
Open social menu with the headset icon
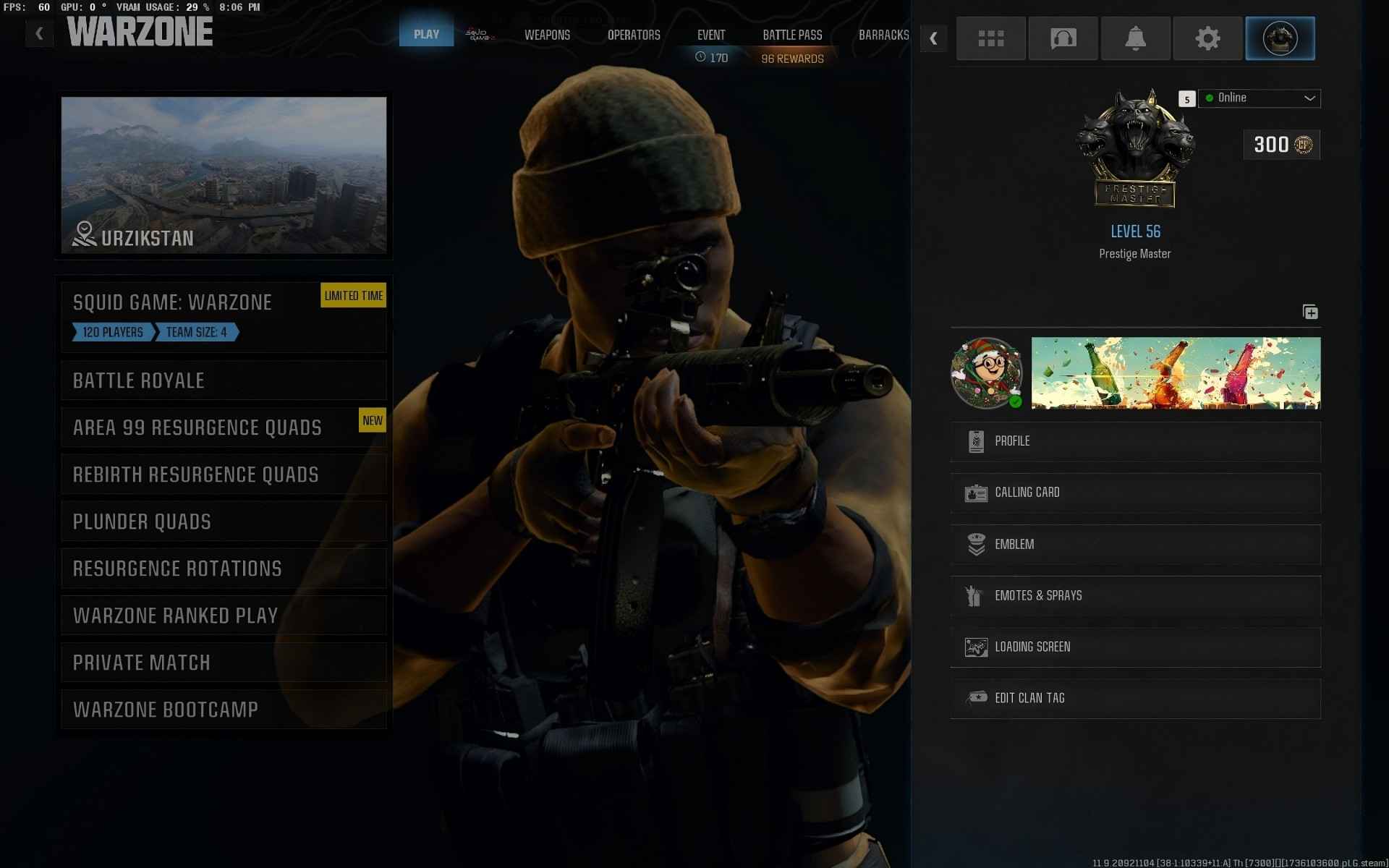1063,38
